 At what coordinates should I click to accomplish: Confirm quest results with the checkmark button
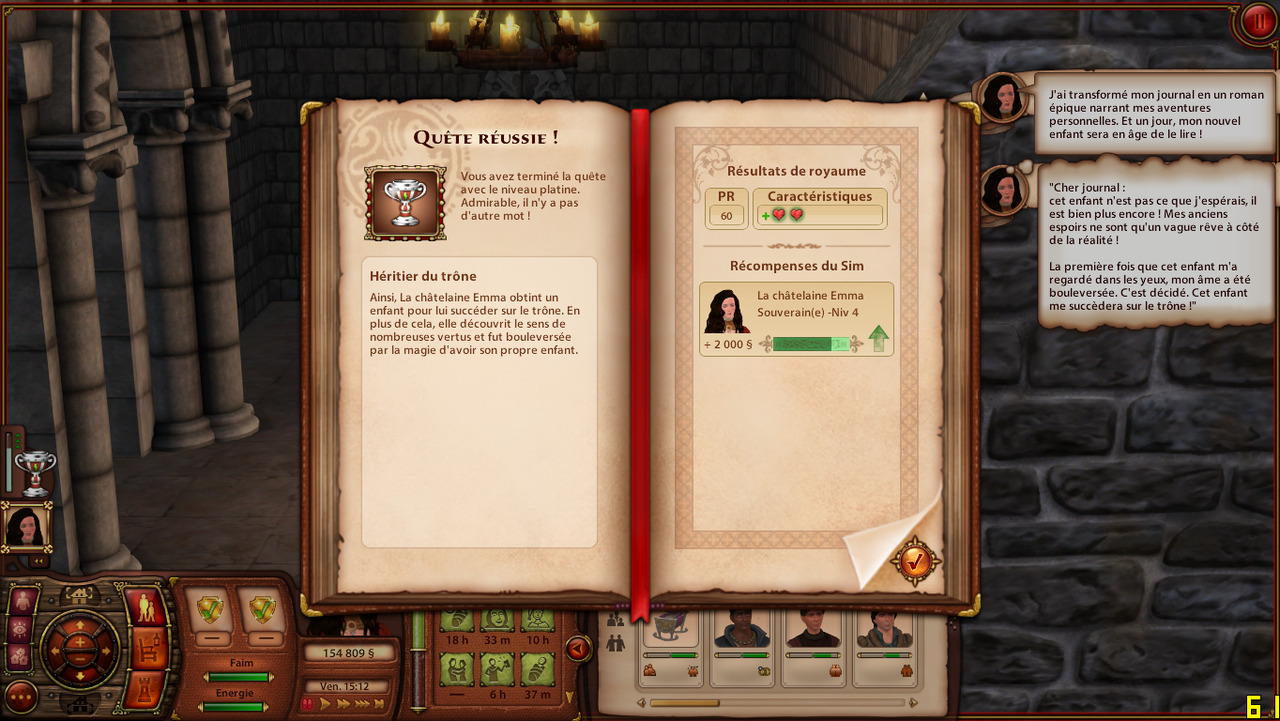(915, 562)
